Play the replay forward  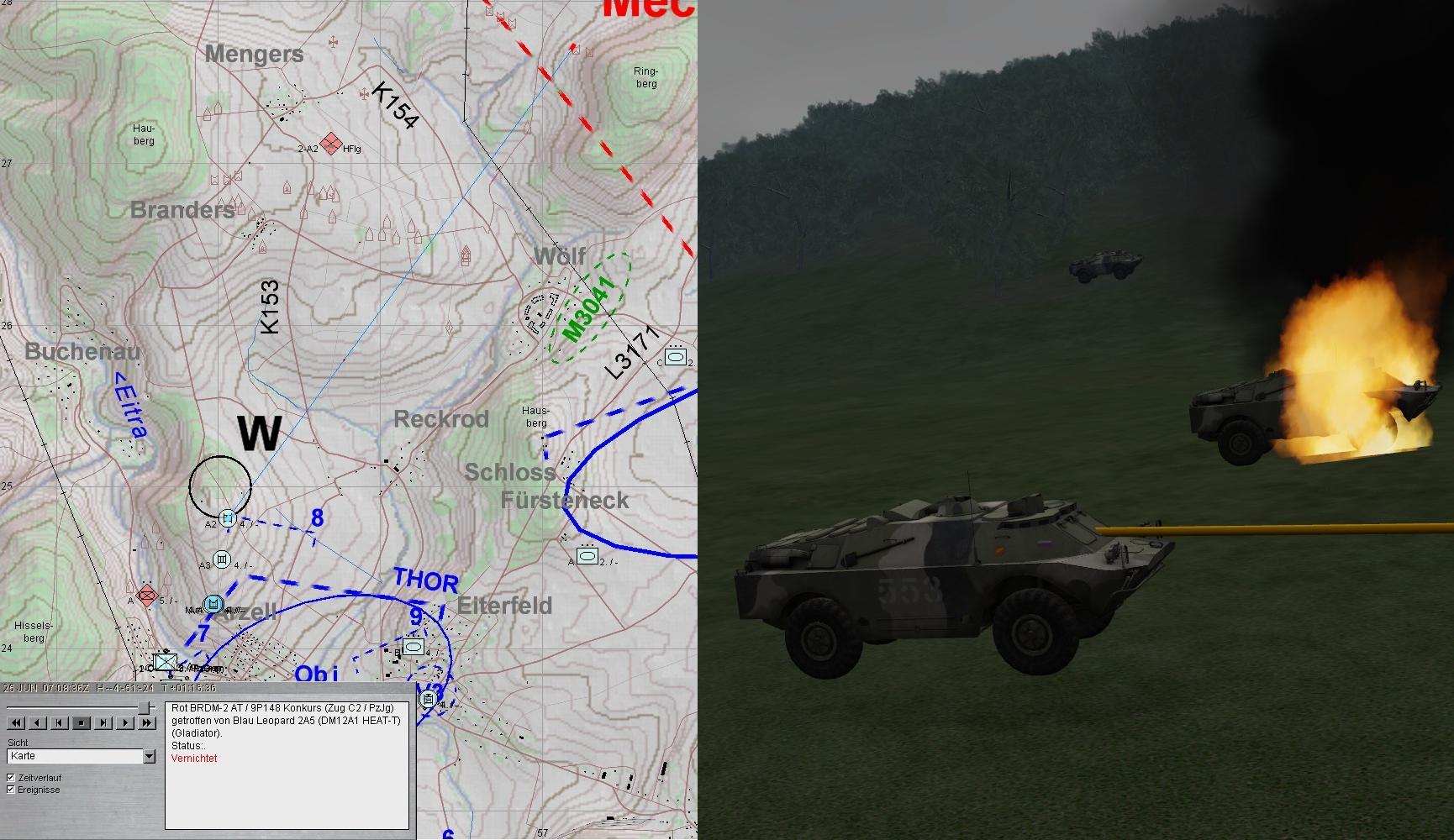click(124, 722)
